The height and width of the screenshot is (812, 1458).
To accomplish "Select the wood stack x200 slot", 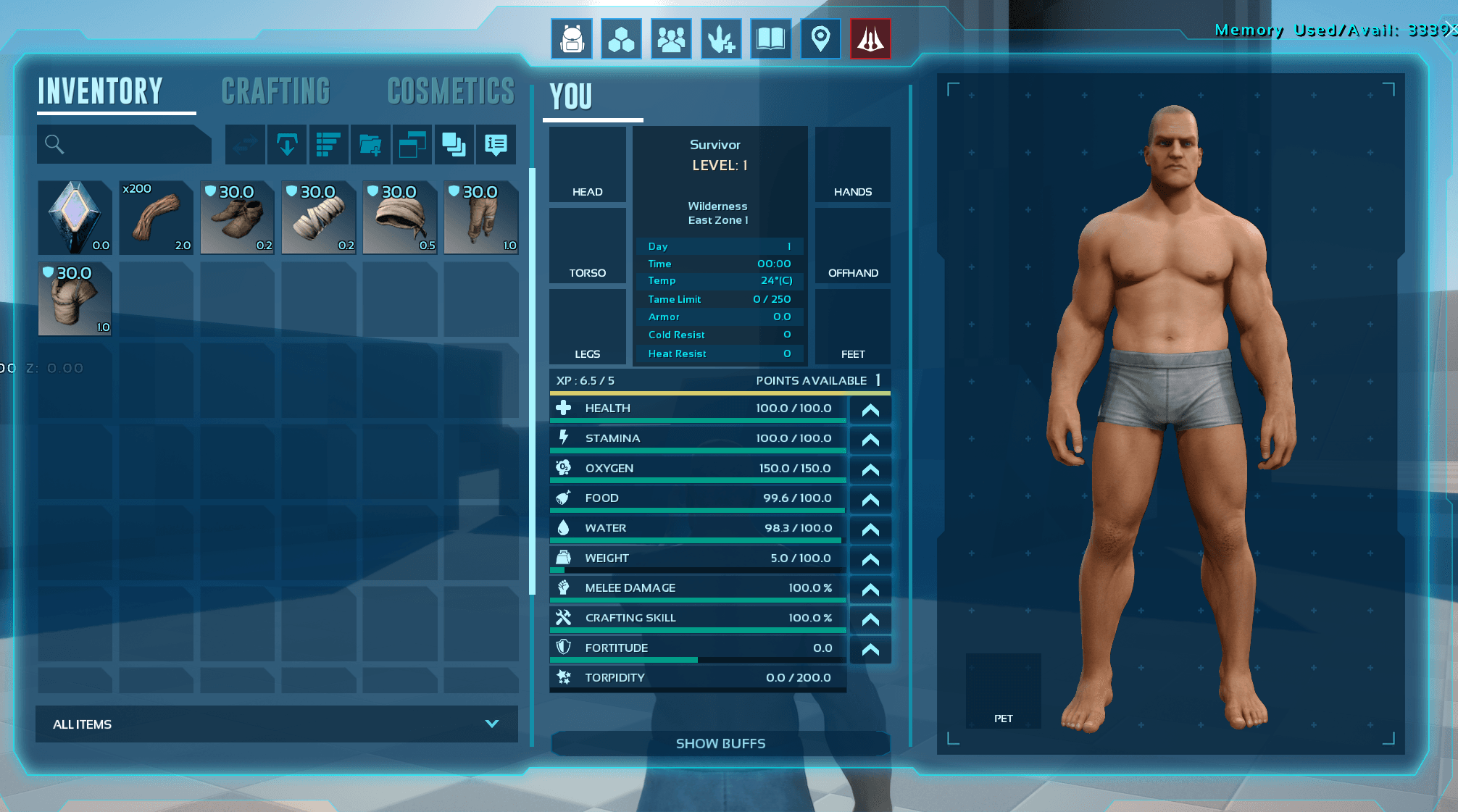I will coord(156,217).
